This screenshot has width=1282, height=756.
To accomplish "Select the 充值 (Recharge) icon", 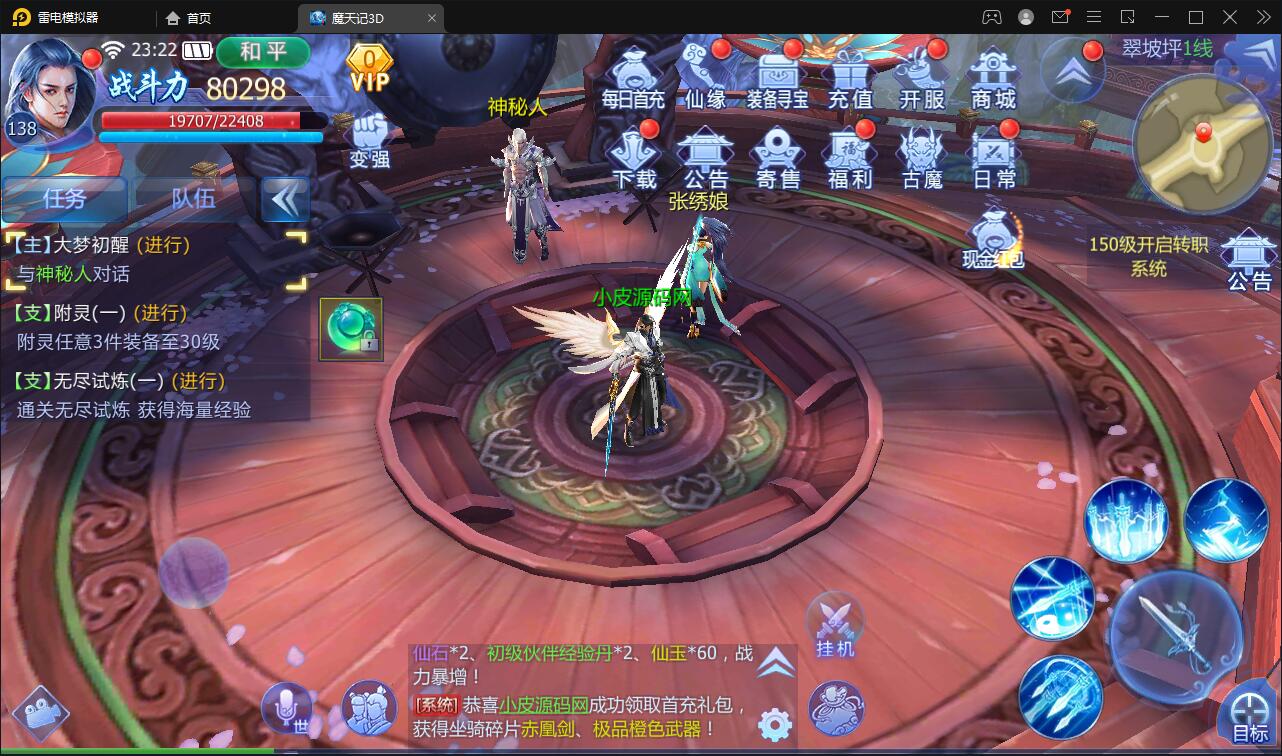I will [849, 75].
